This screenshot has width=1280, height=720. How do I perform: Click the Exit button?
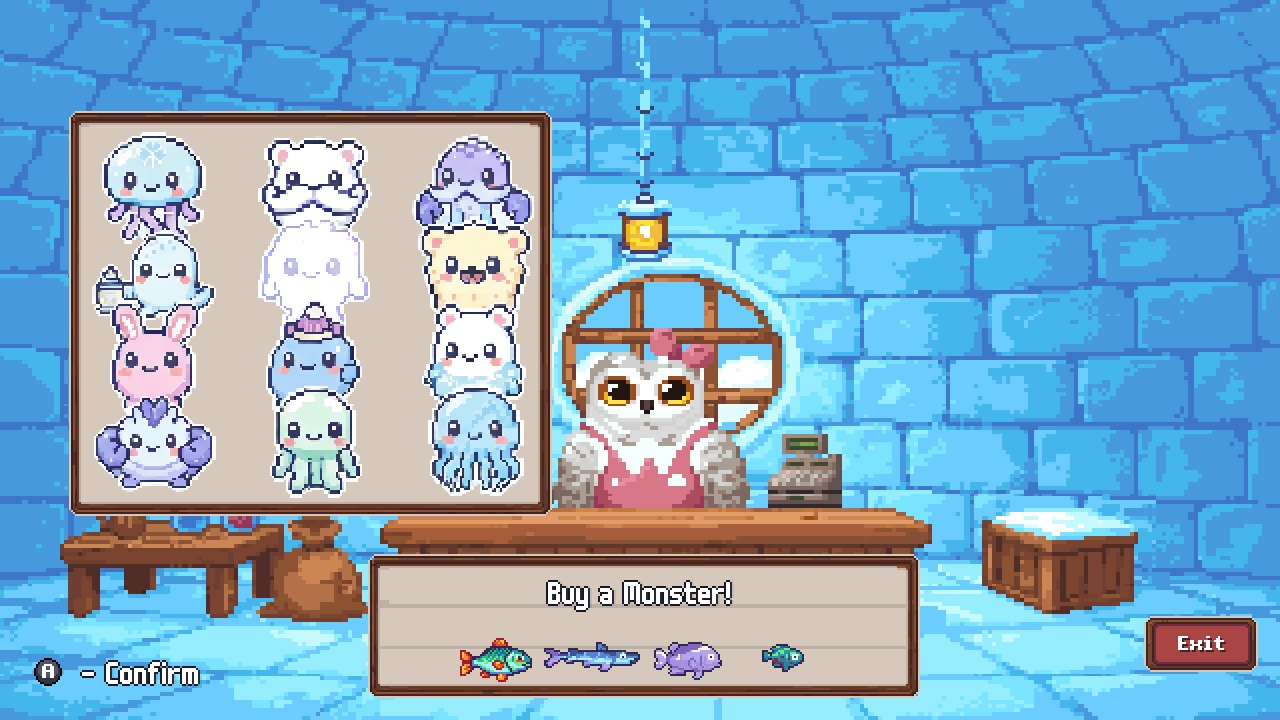(1199, 643)
